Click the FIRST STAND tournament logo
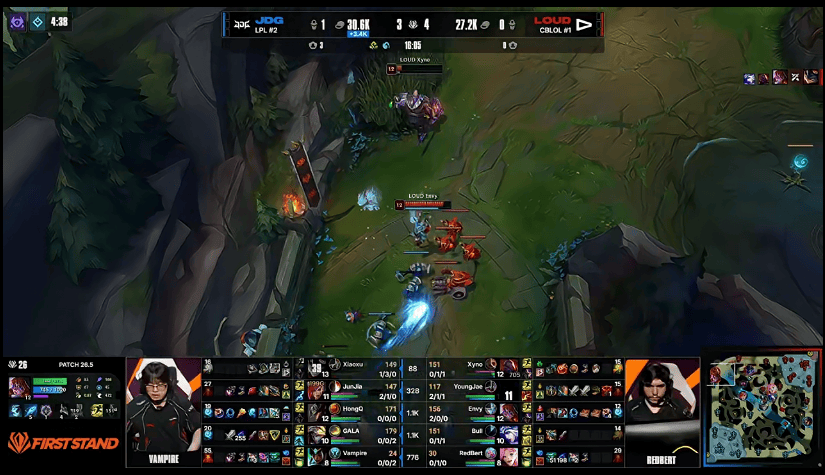Image resolution: width=825 pixels, height=475 pixels. click(62, 443)
